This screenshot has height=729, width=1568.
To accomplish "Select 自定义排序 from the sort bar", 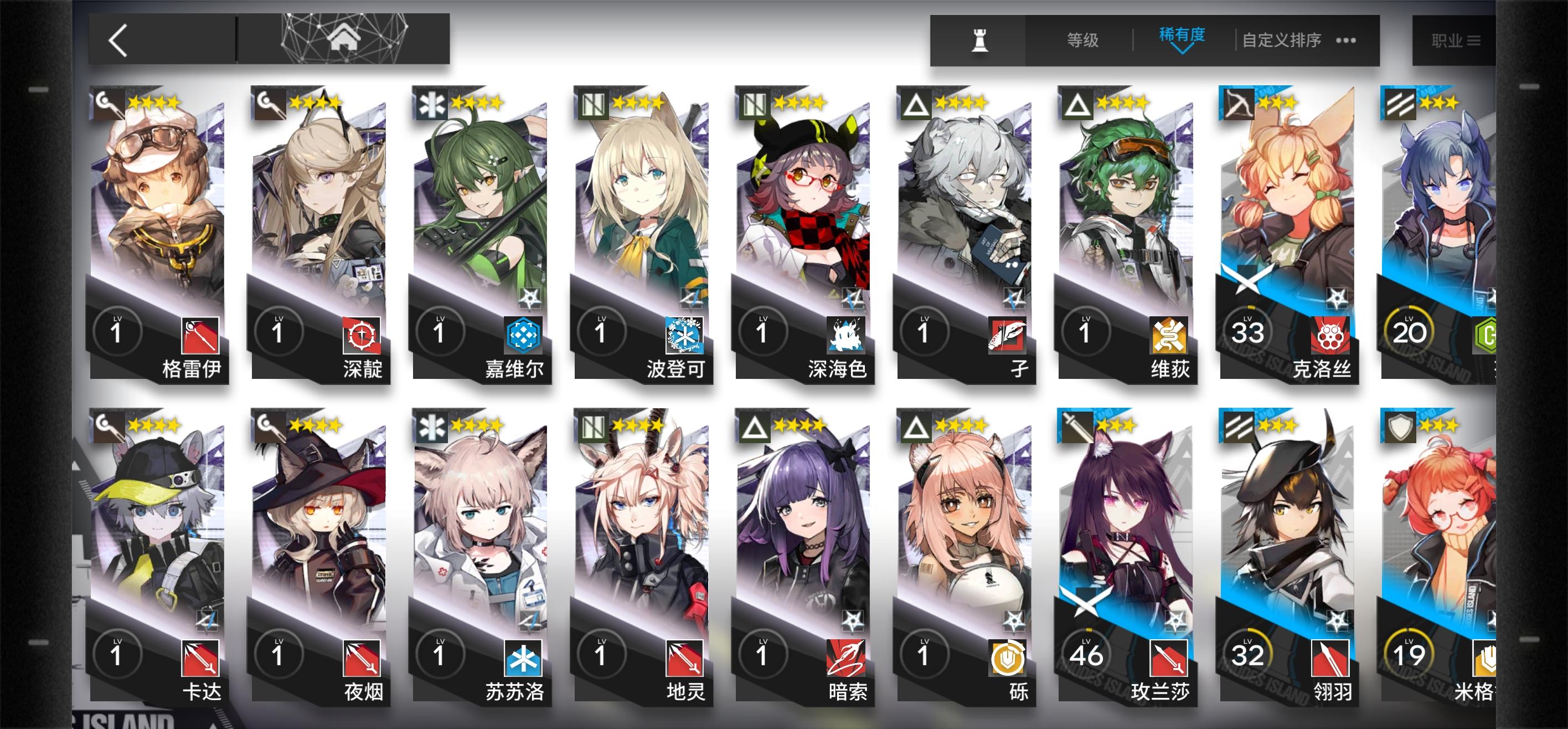I will (1283, 39).
